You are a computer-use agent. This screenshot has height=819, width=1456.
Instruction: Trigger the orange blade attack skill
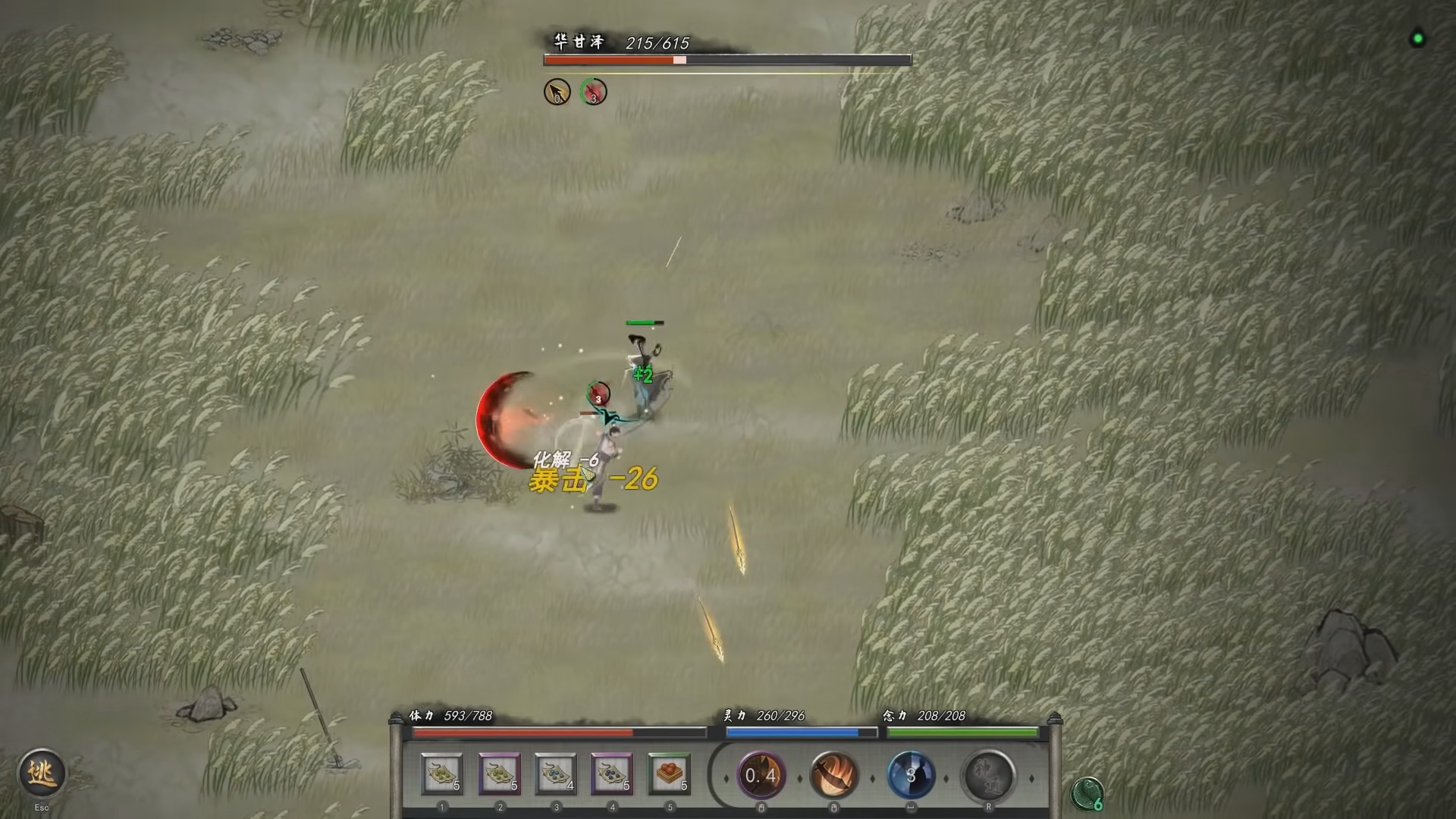835,775
